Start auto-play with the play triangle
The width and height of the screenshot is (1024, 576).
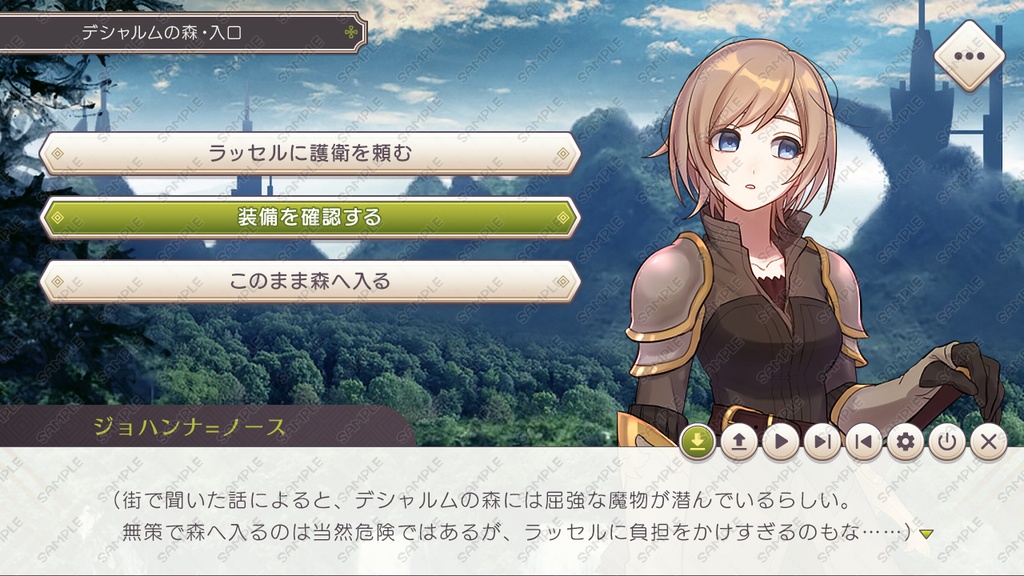pos(781,441)
